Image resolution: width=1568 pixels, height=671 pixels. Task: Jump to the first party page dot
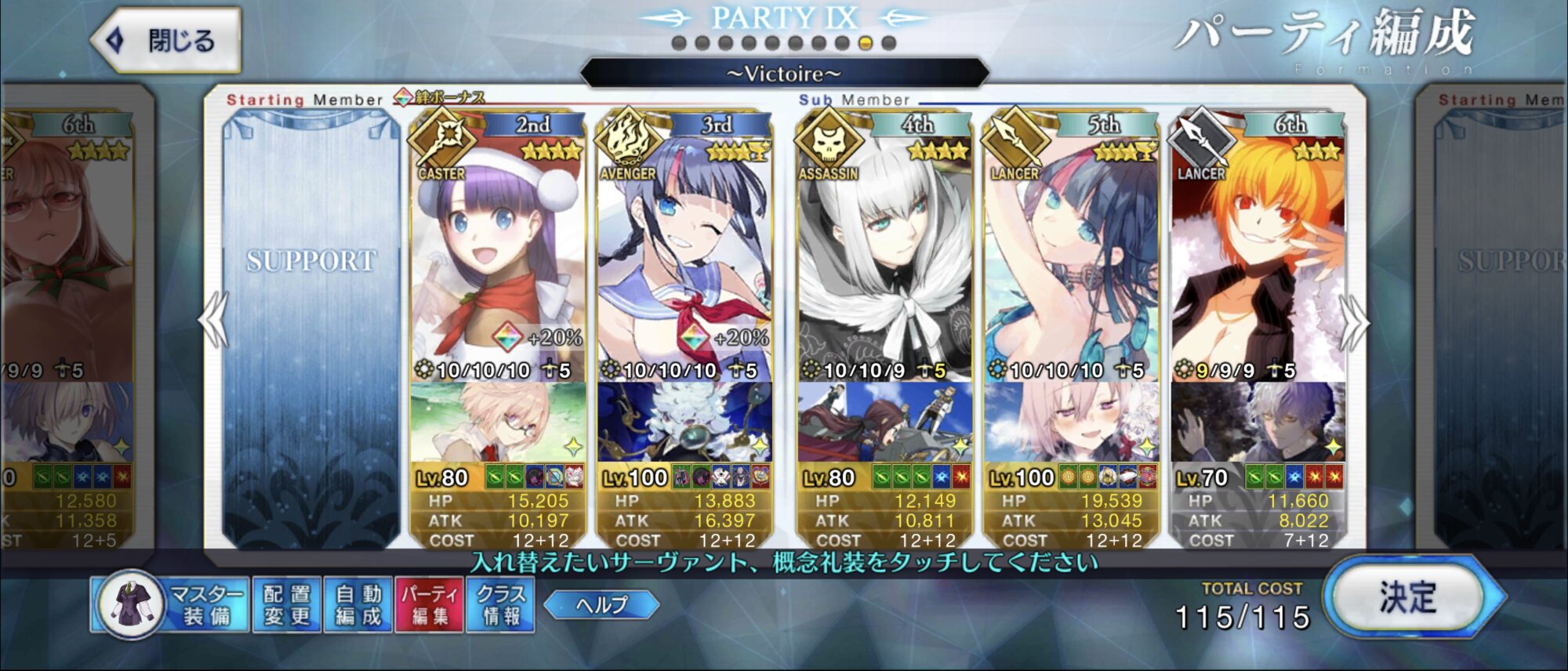coord(680,43)
